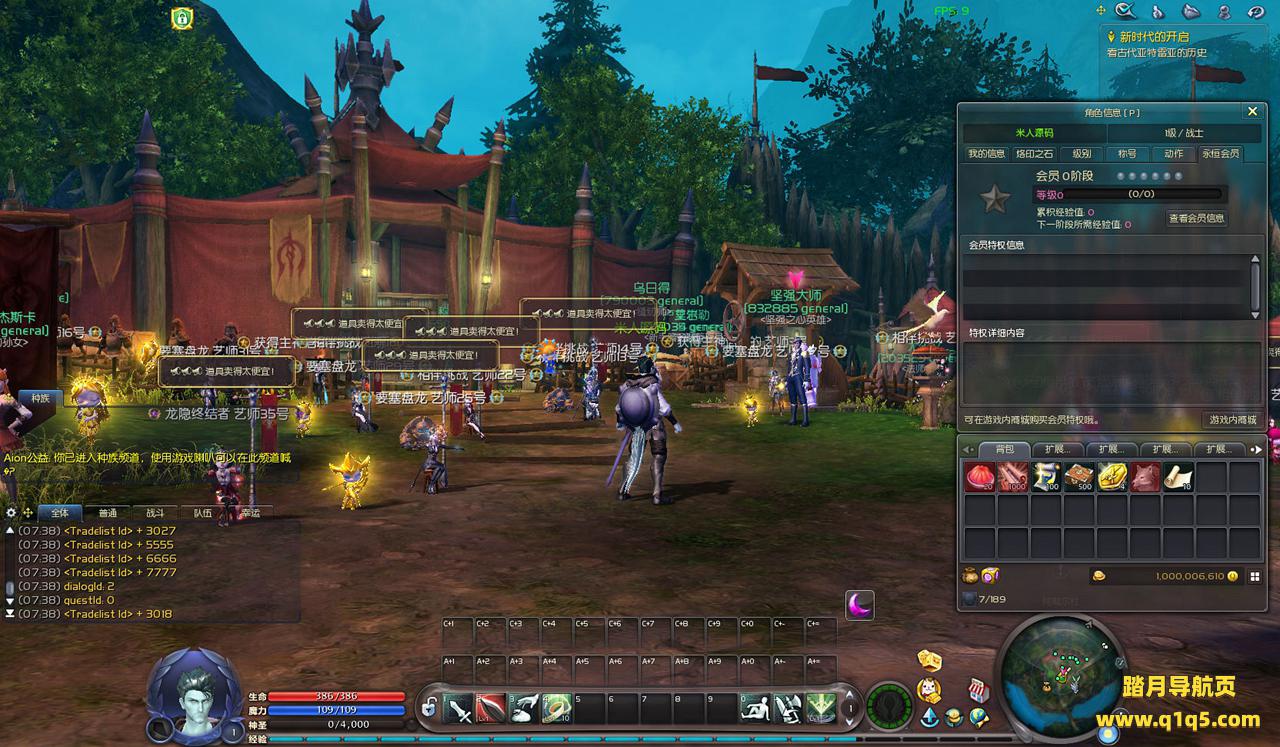This screenshot has height=747, width=1280.
Task: Click the circular minimap
Action: click(1062, 674)
